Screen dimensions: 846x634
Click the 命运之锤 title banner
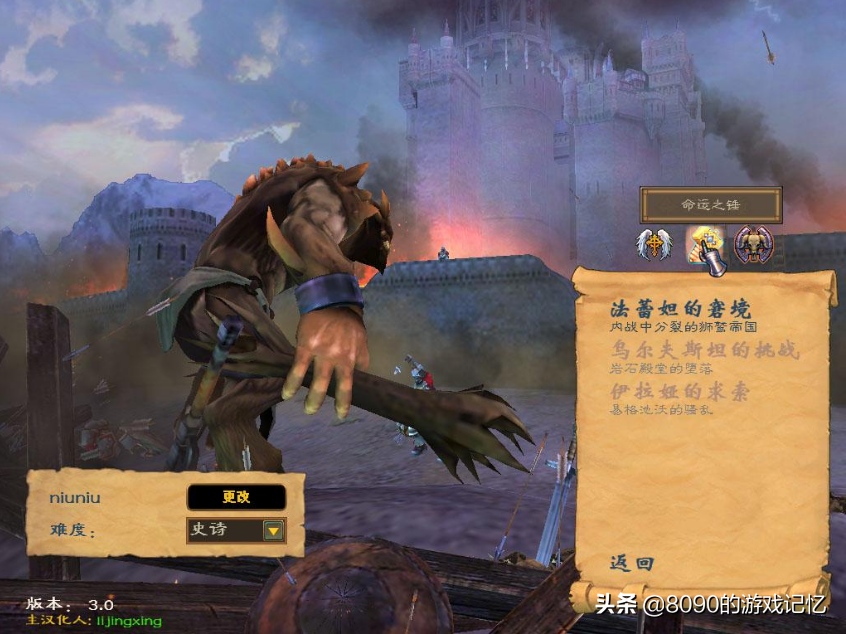711,204
